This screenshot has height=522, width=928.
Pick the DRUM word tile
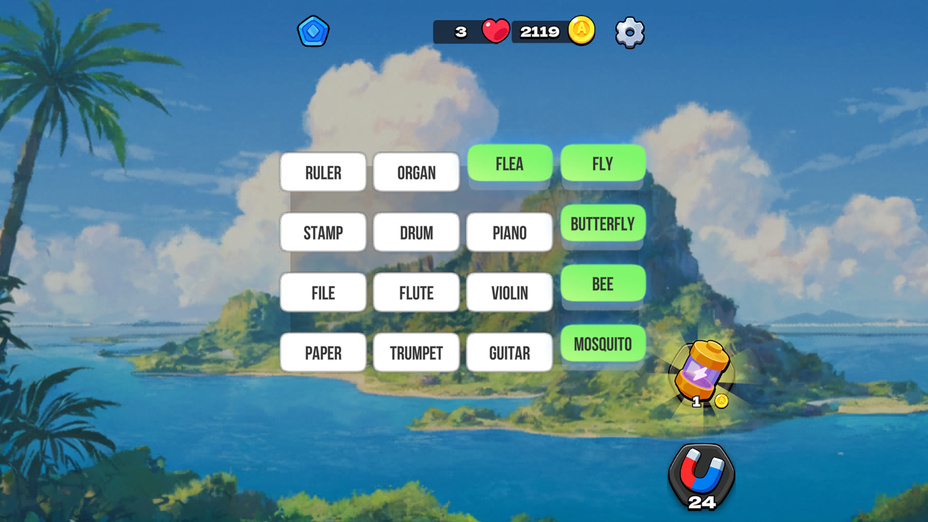(x=416, y=232)
